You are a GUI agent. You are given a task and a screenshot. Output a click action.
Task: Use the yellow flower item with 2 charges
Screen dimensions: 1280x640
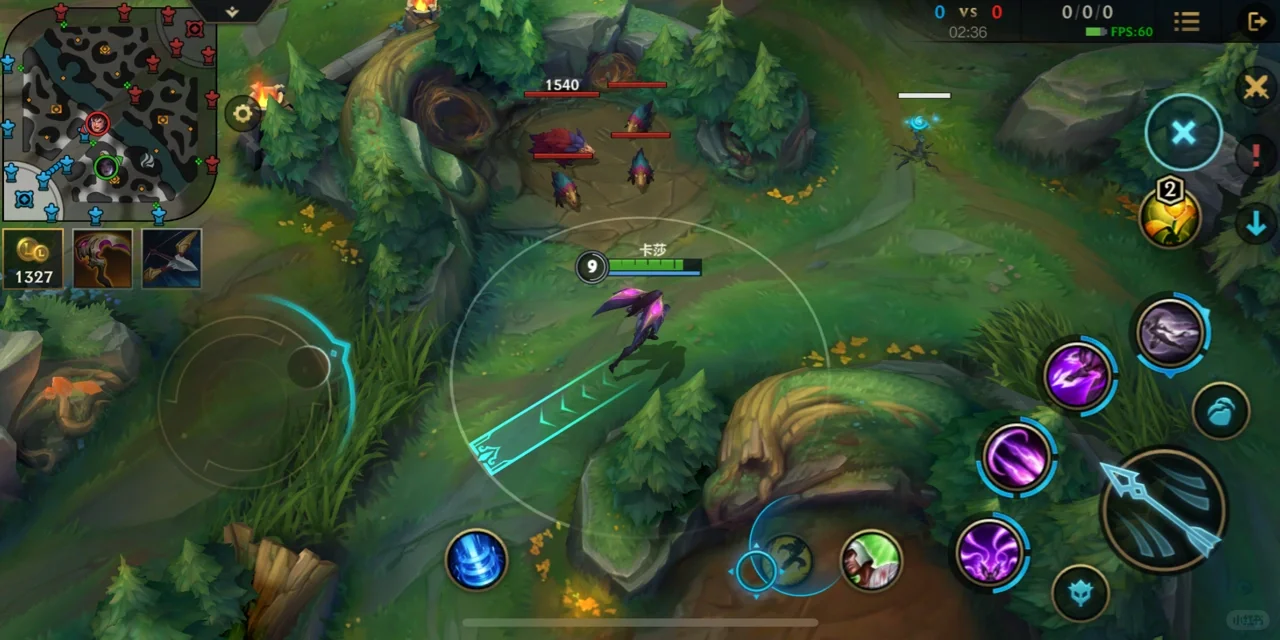1170,215
